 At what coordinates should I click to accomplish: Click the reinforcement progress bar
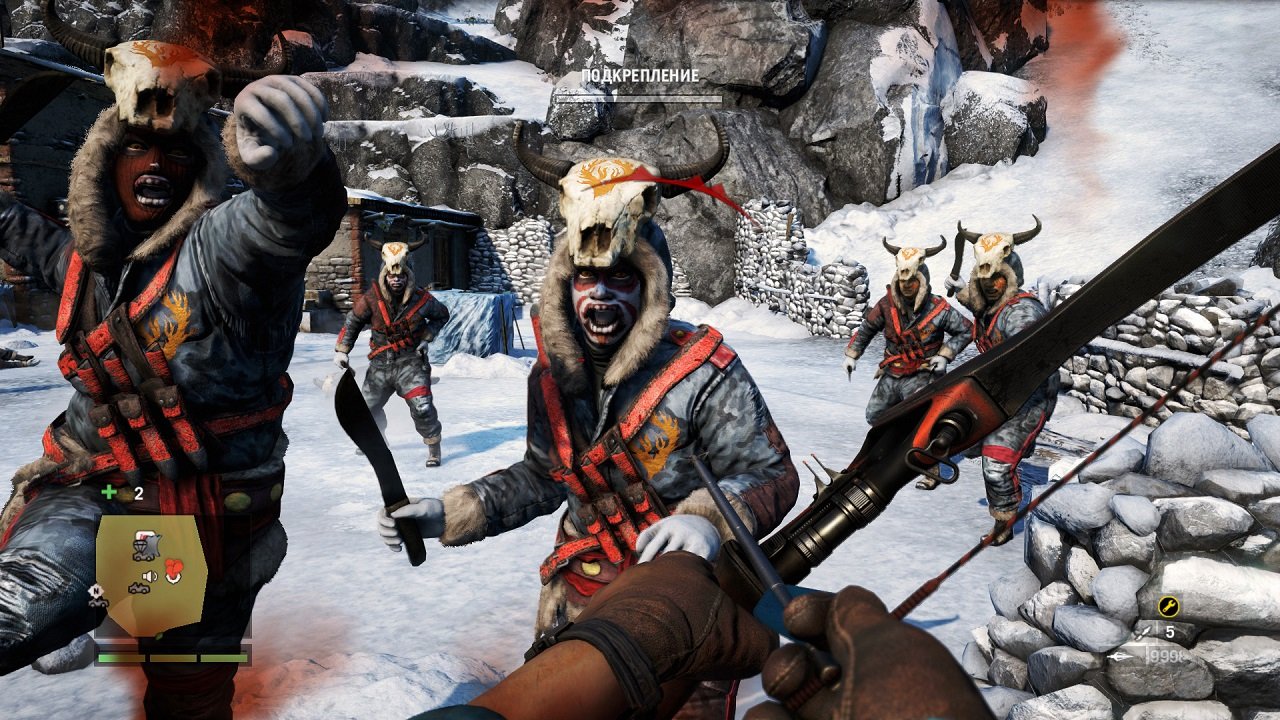(x=637, y=97)
